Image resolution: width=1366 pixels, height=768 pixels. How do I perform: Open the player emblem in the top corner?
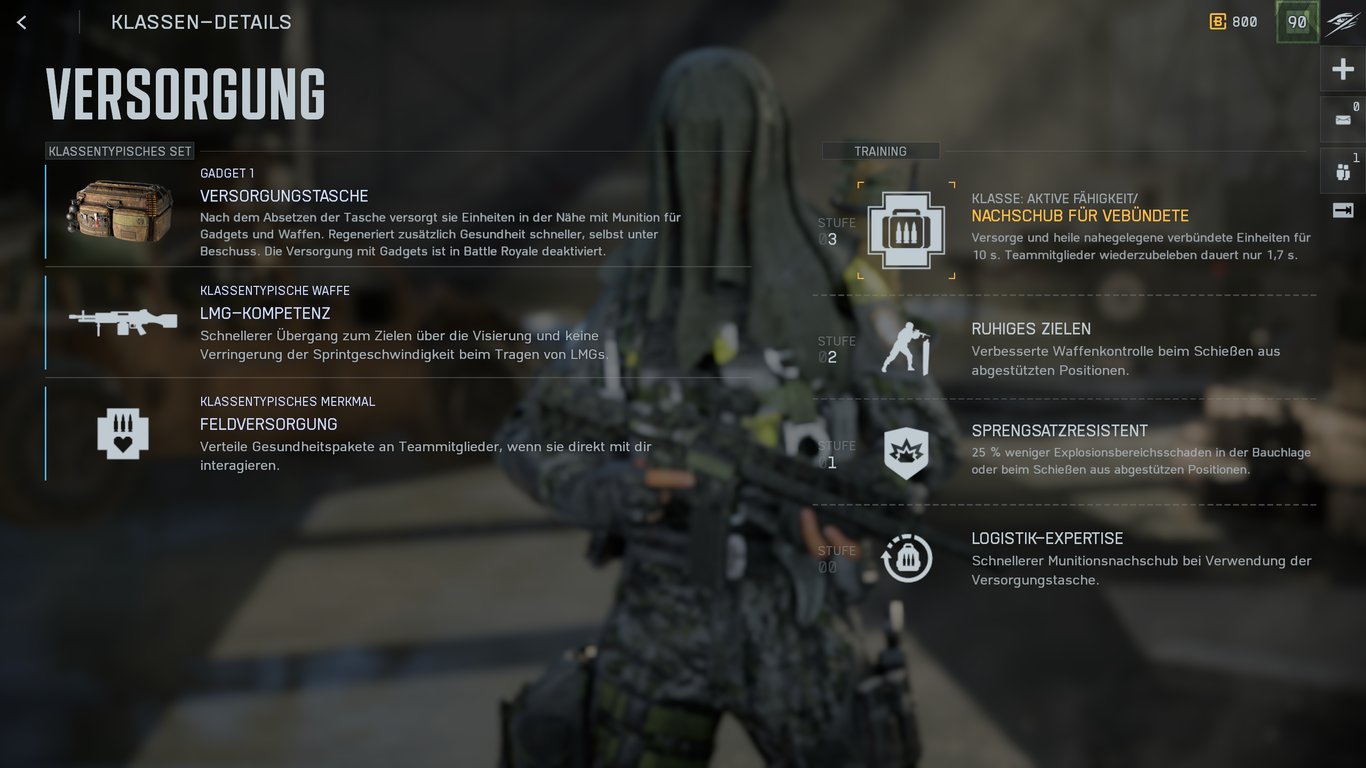1342,22
